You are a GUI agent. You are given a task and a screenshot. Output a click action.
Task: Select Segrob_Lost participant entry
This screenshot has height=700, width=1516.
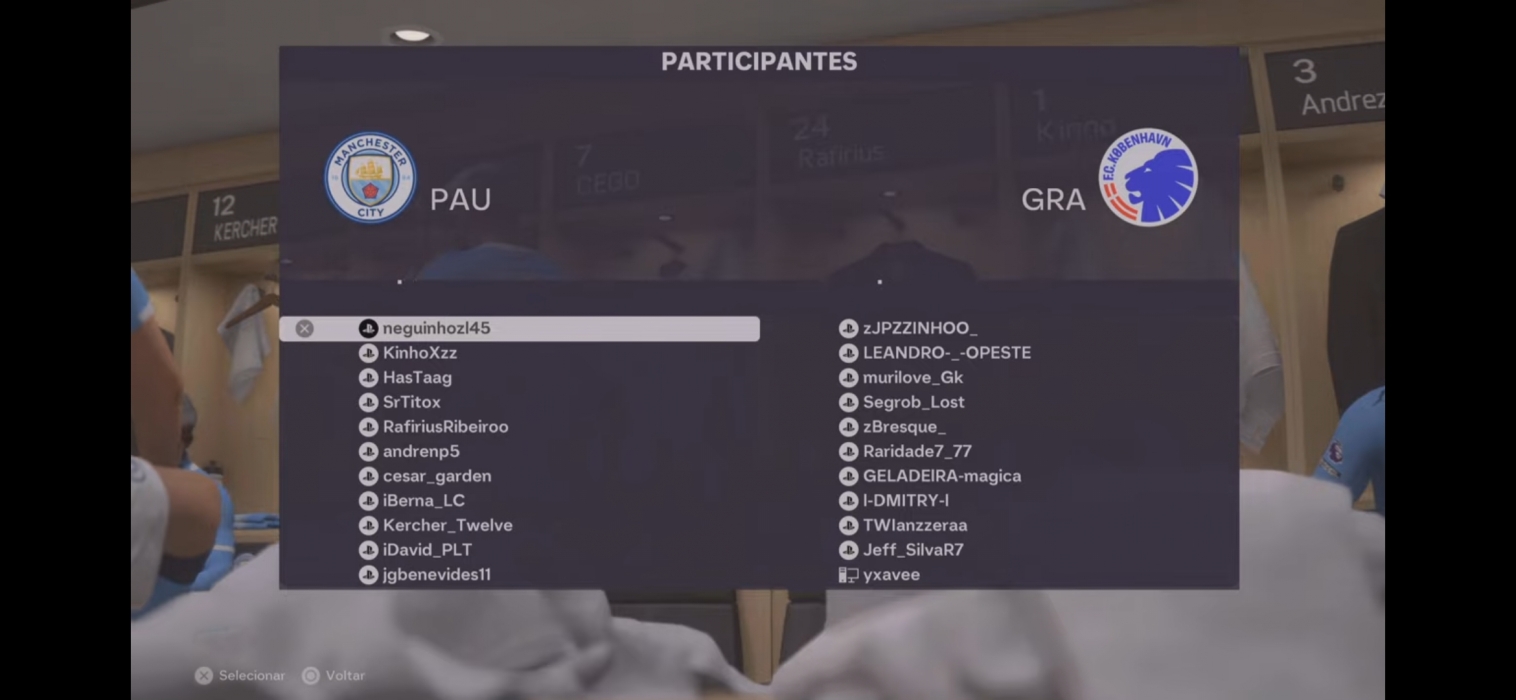[x=913, y=402]
